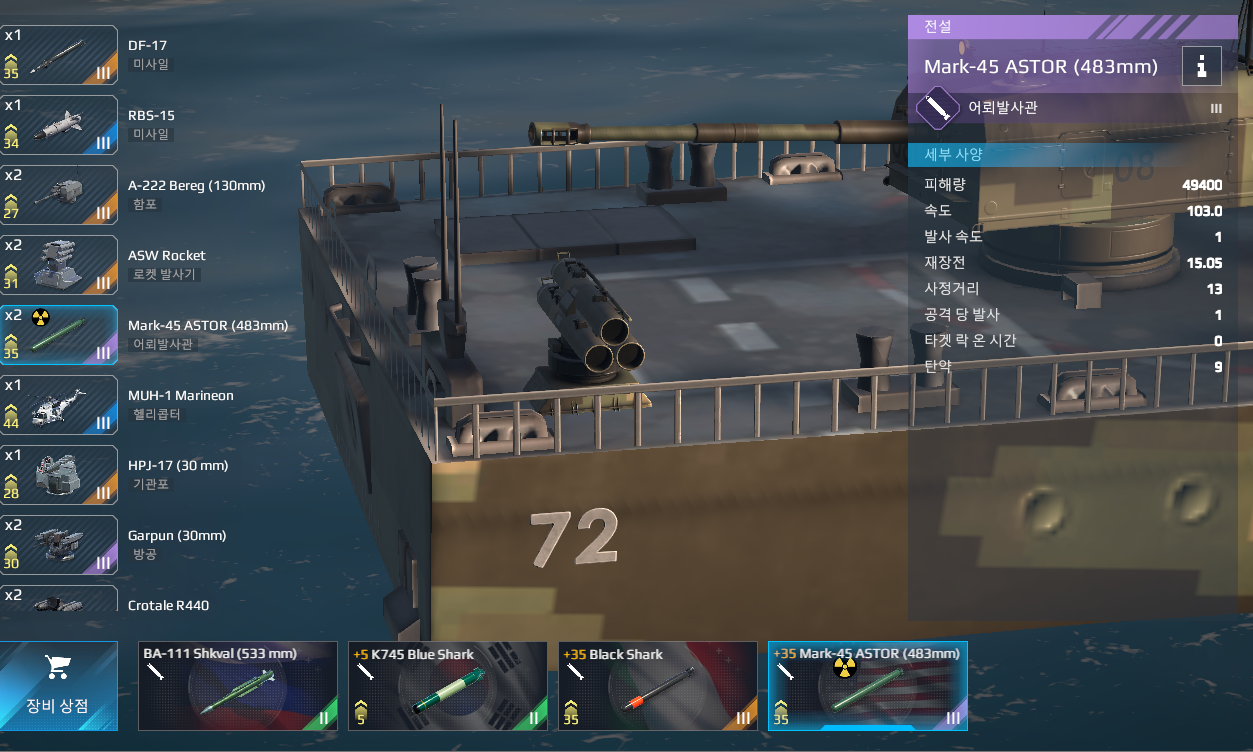1253x752 pixels.
Task: Select the A-222 Bereg (130mm) cannon slot
Action: click(x=60, y=195)
